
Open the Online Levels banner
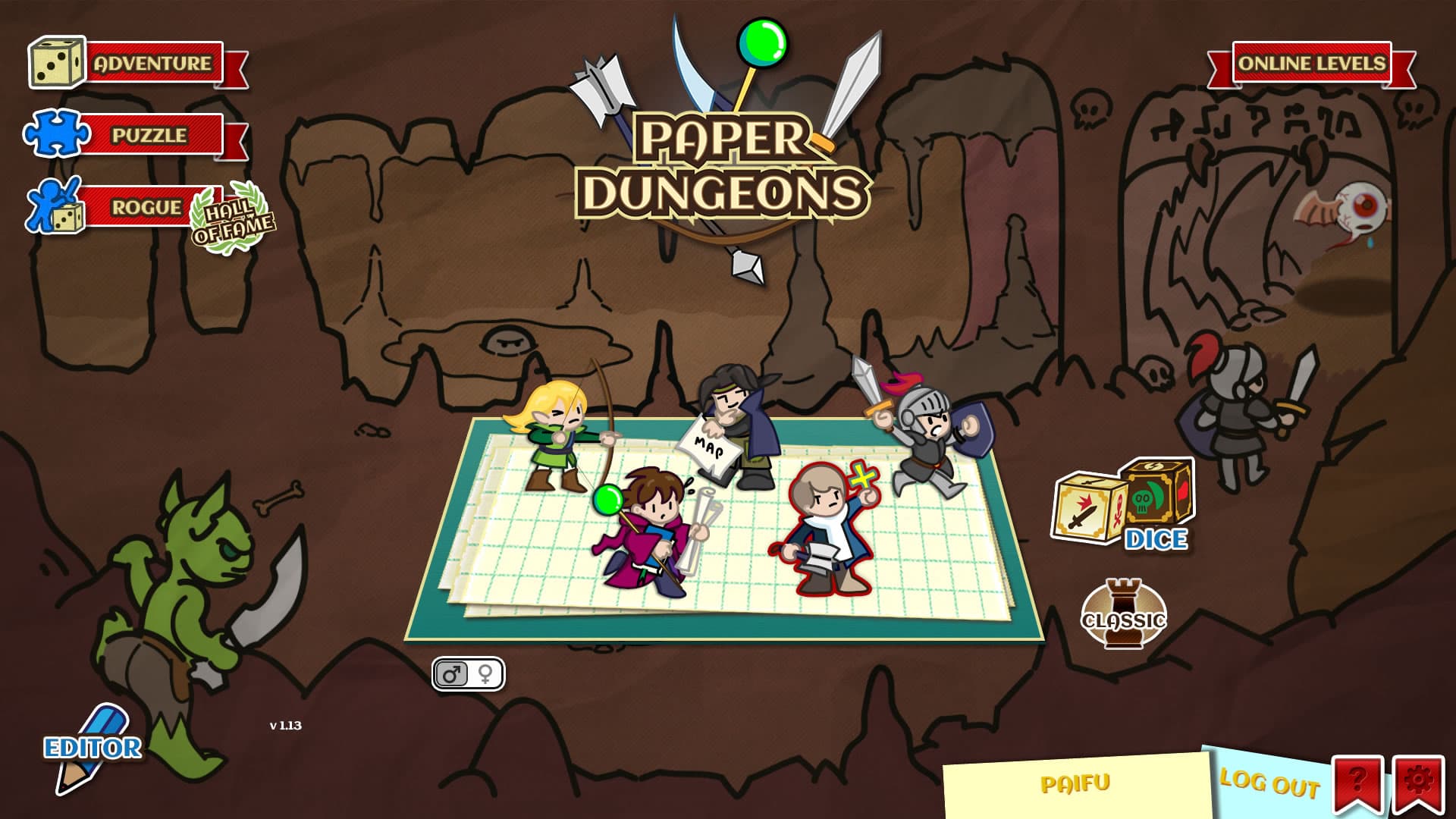[1312, 64]
